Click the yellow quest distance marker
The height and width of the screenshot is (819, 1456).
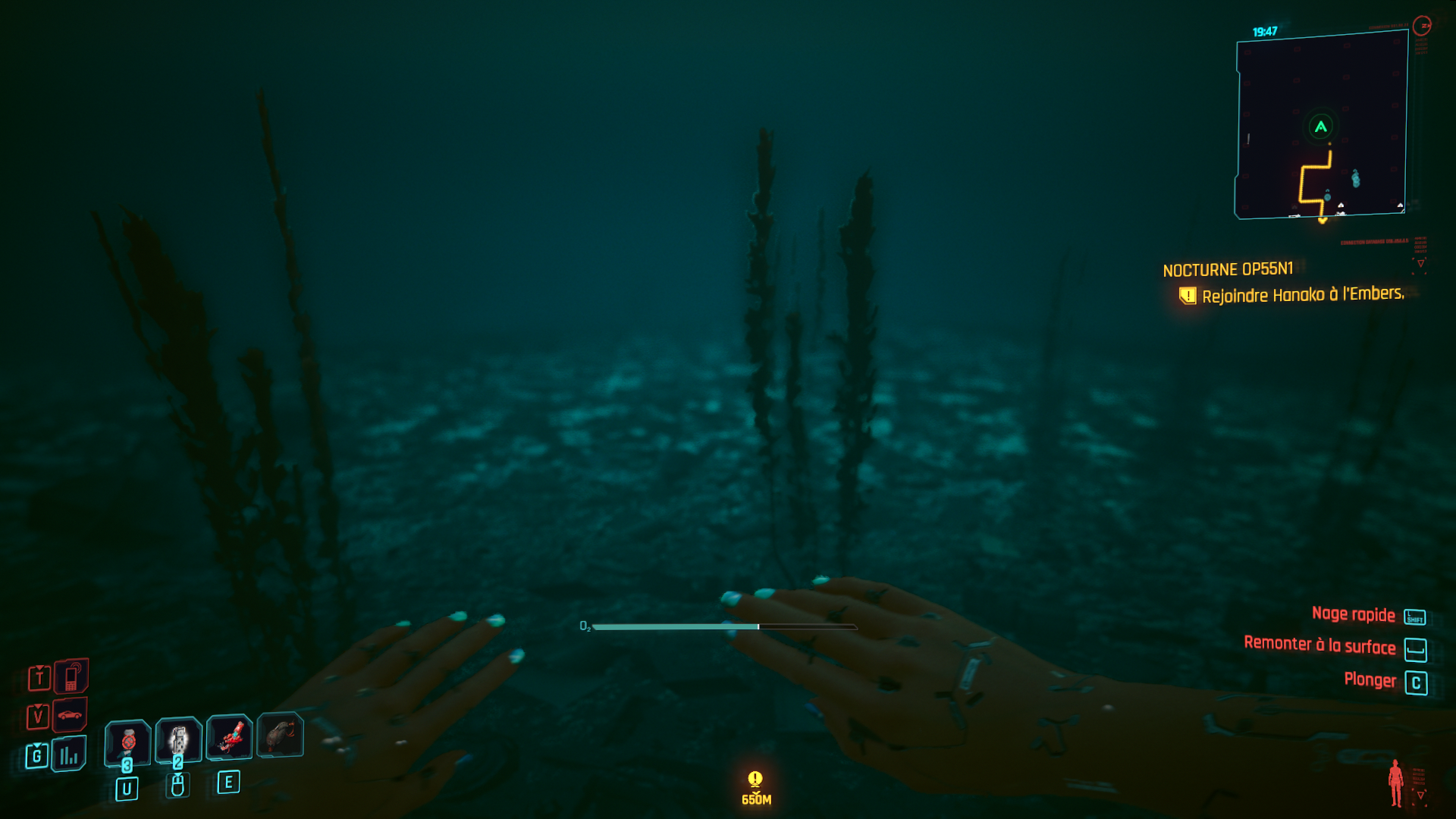755,786
